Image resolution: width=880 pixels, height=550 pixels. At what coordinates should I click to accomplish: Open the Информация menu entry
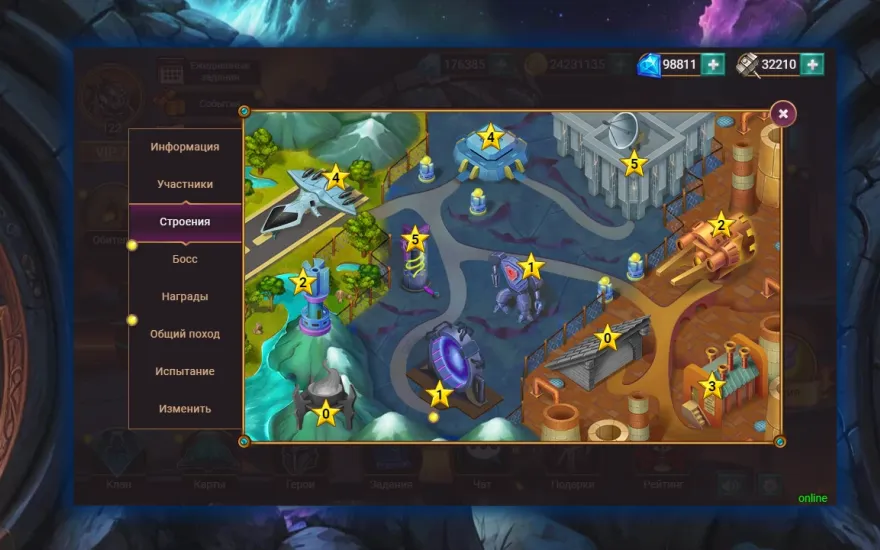(x=185, y=147)
